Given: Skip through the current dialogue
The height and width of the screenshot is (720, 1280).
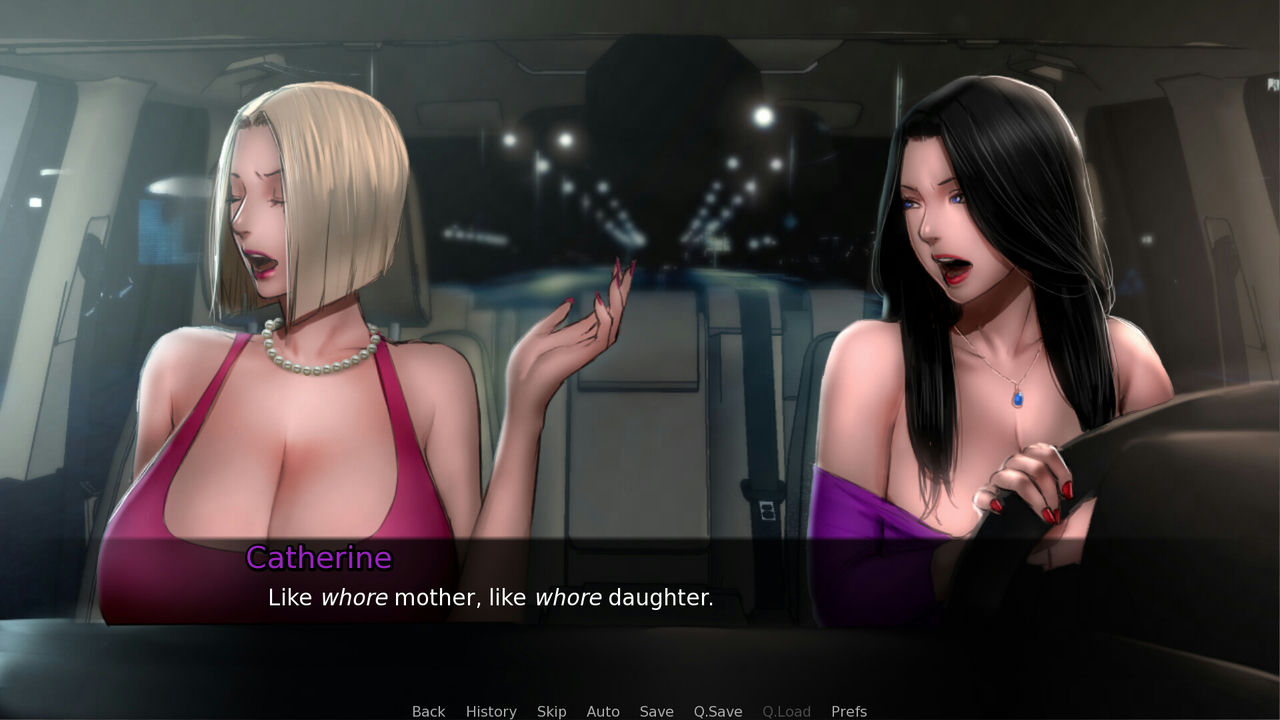Looking at the screenshot, I should (551, 711).
